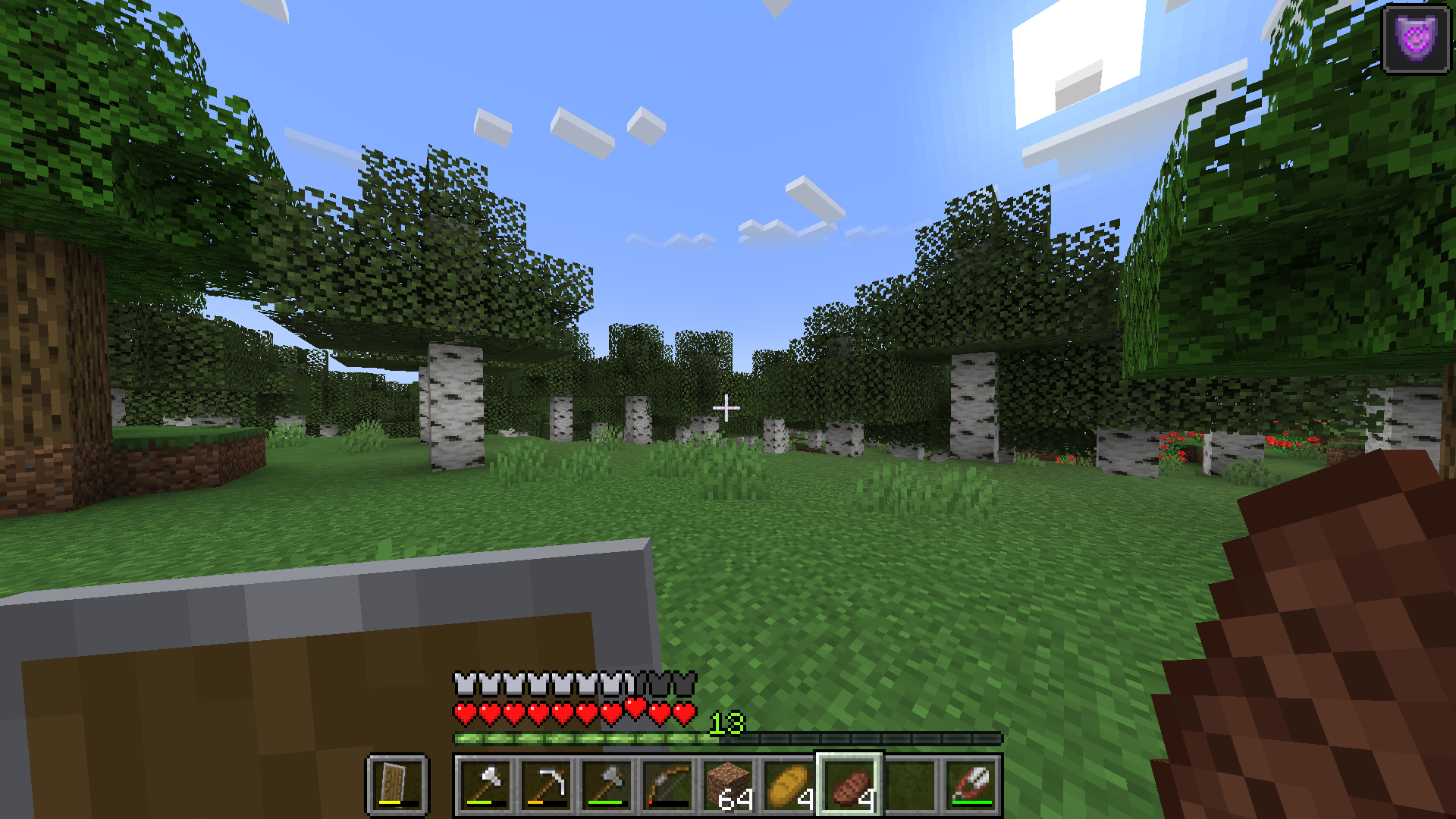Click the selected steak hotbar slot
Image resolution: width=1456 pixels, height=819 pixels.
click(x=849, y=785)
